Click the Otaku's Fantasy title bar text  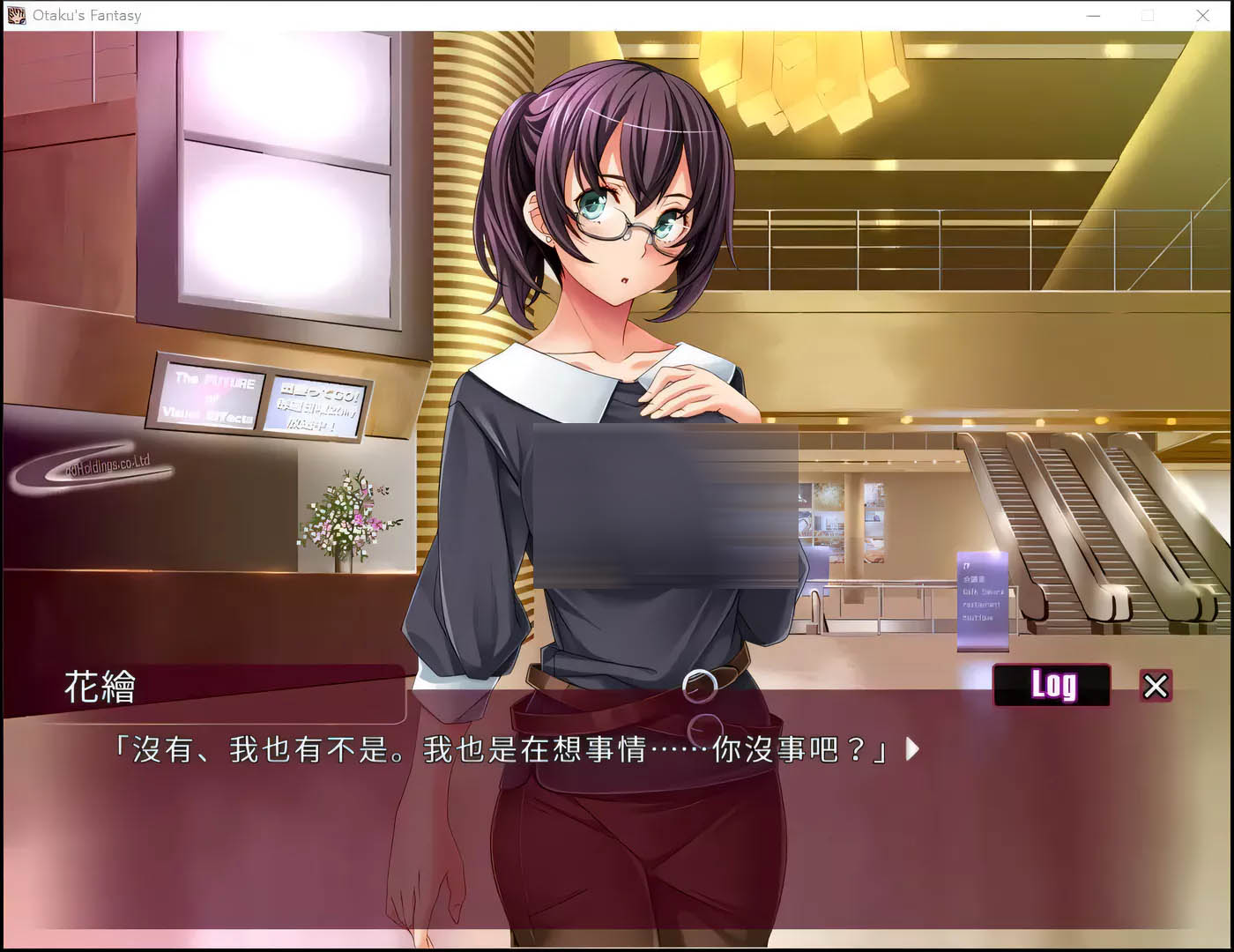coord(85,15)
